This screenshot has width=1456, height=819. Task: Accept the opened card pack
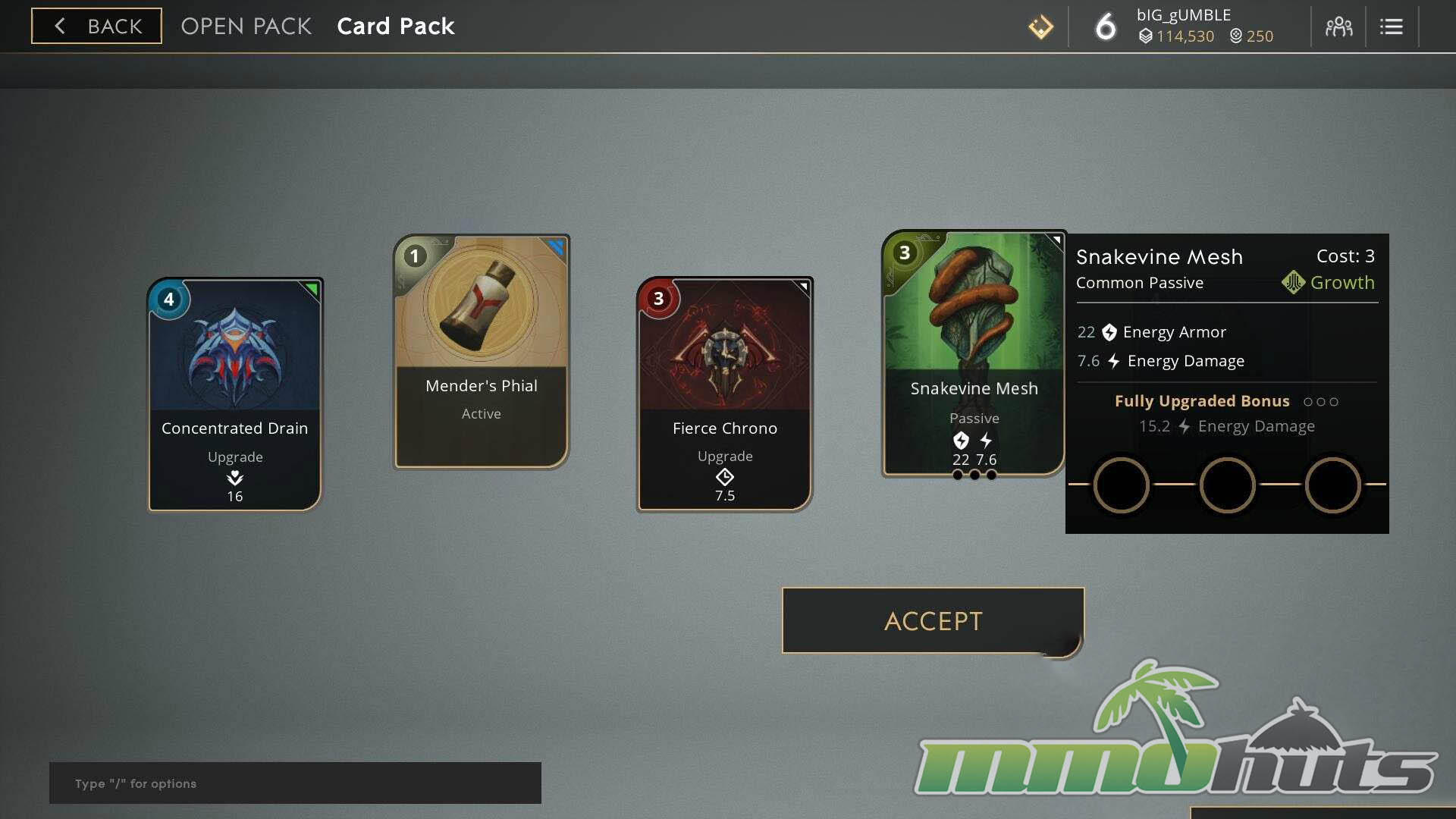point(933,620)
